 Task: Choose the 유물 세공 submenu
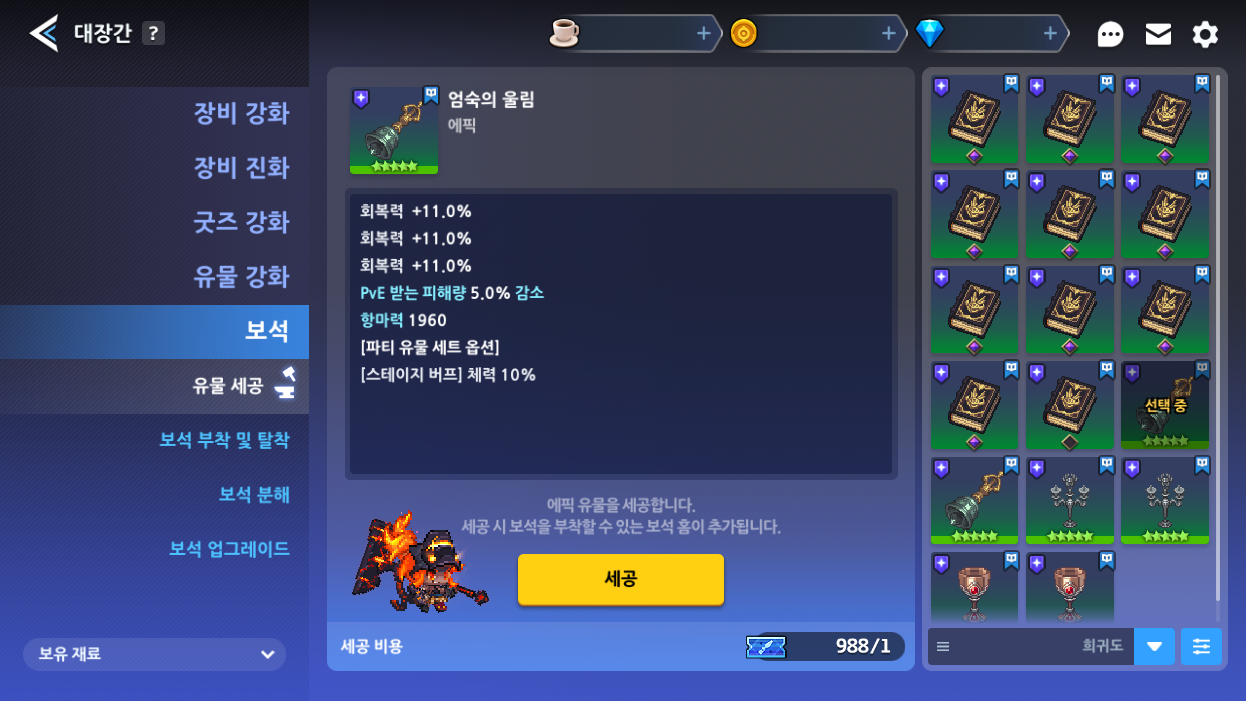pos(228,386)
